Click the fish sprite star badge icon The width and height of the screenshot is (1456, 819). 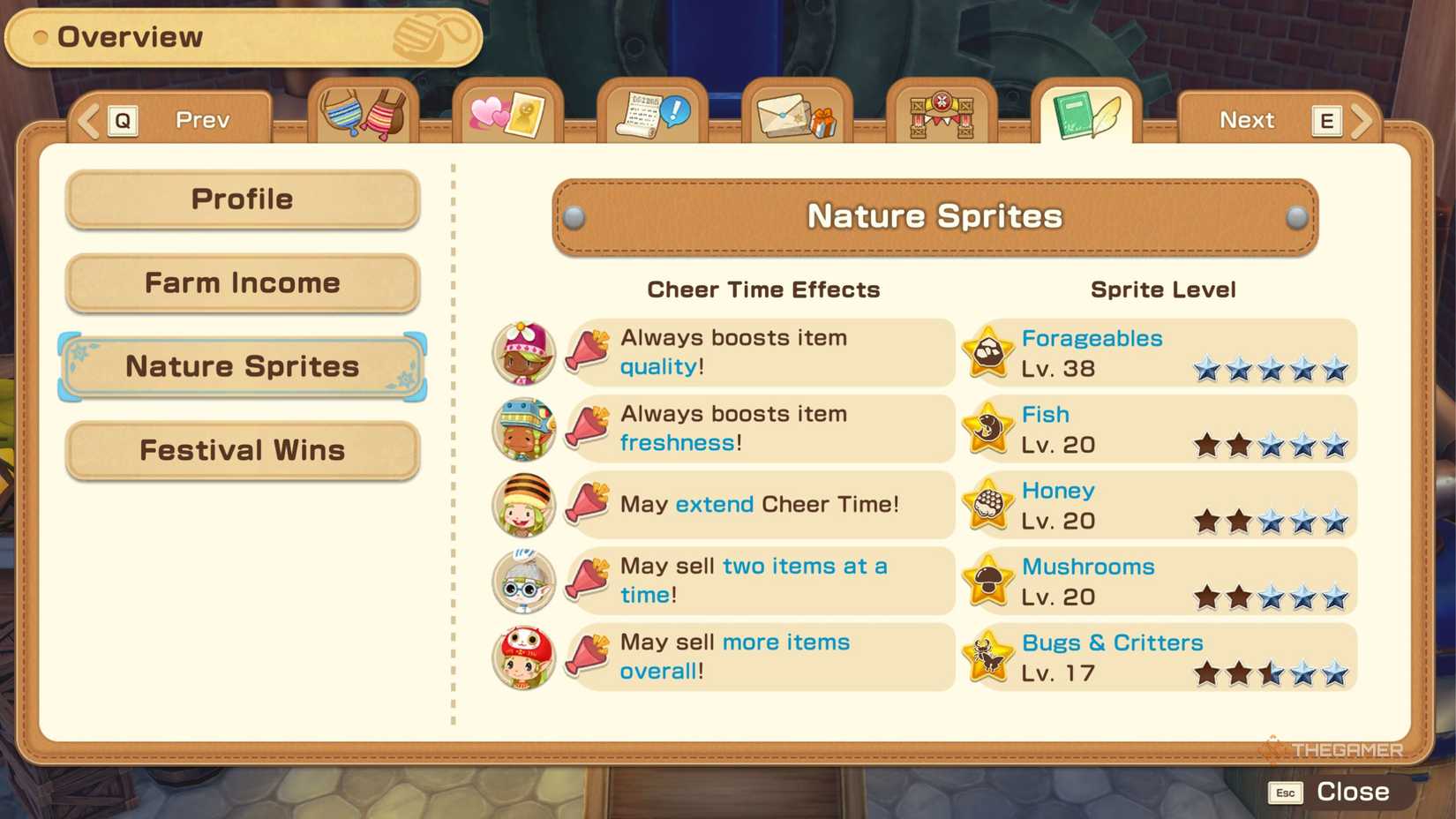pyautogui.click(x=987, y=428)
